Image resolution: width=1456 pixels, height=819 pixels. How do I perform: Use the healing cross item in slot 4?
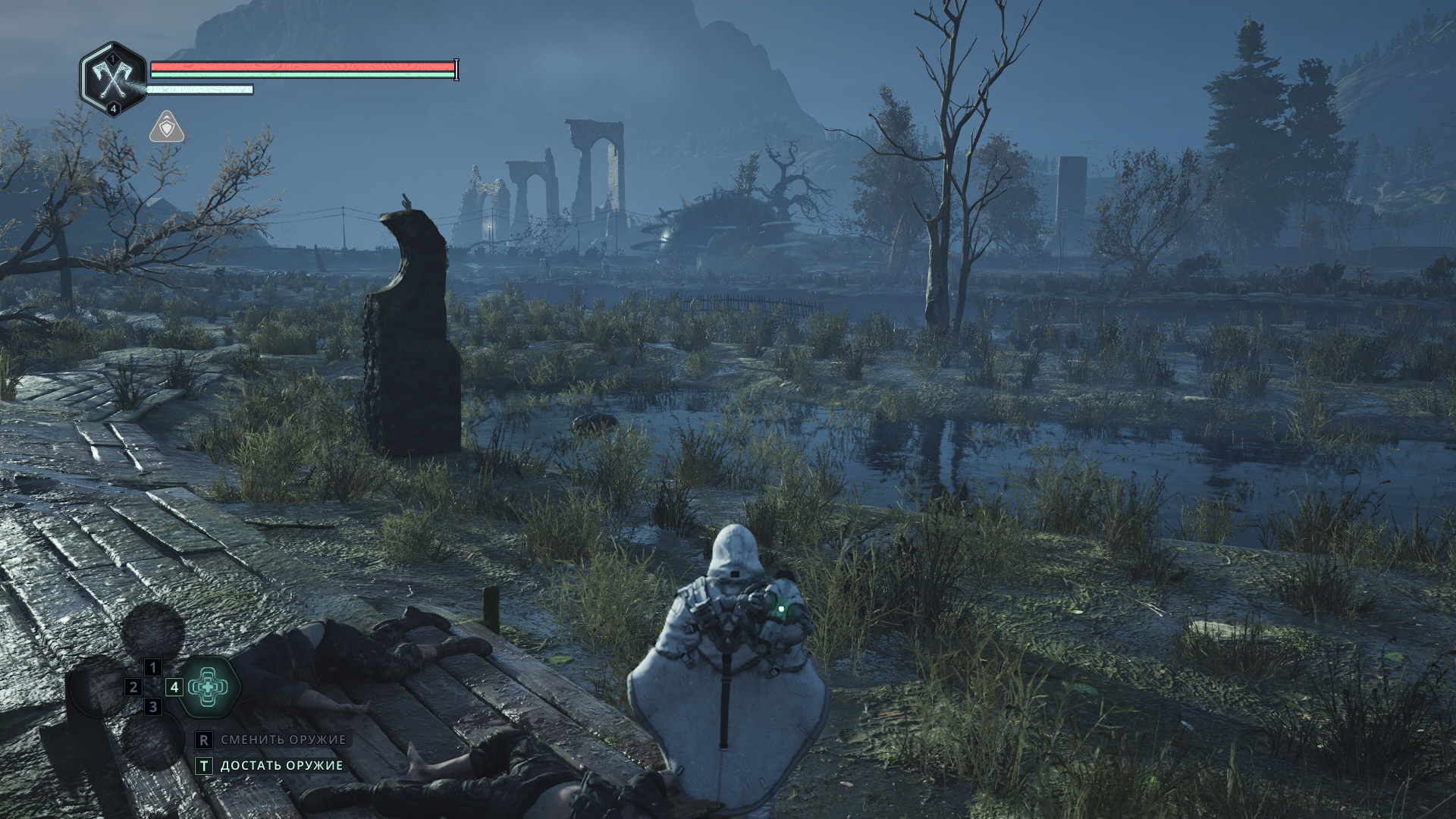click(x=208, y=687)
